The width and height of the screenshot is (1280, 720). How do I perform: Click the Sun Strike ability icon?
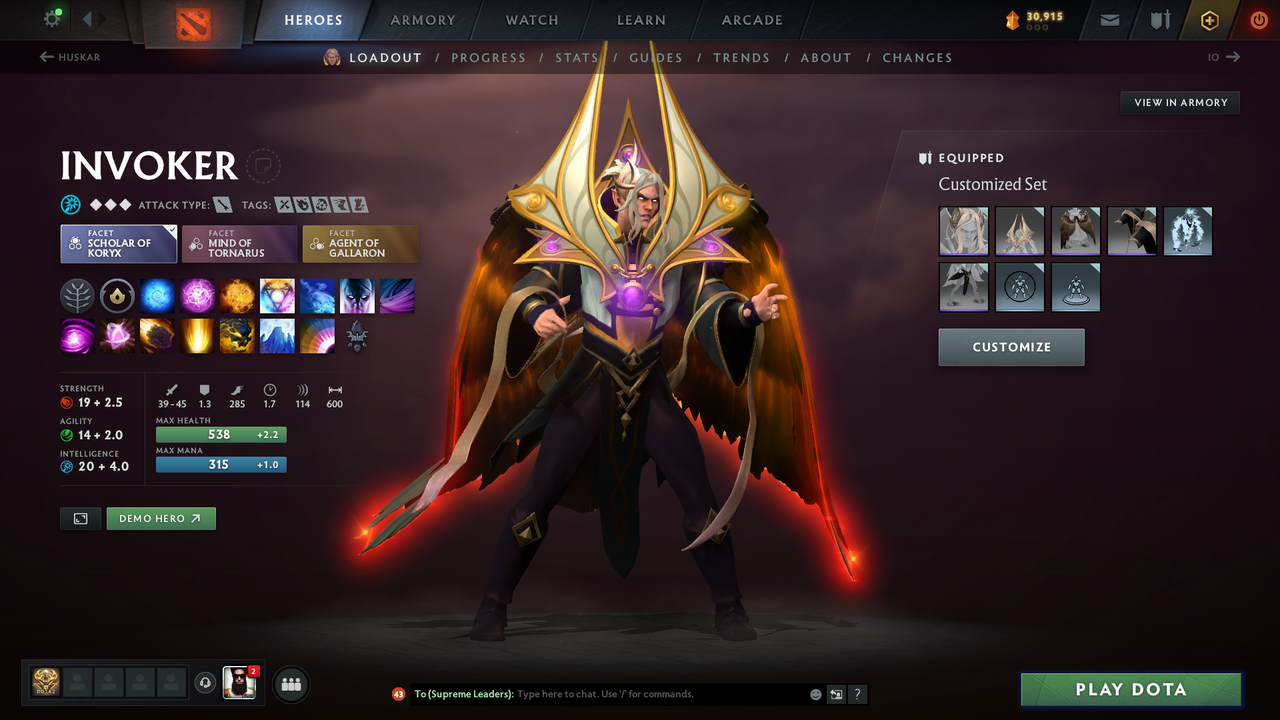[x=197, y=335]
